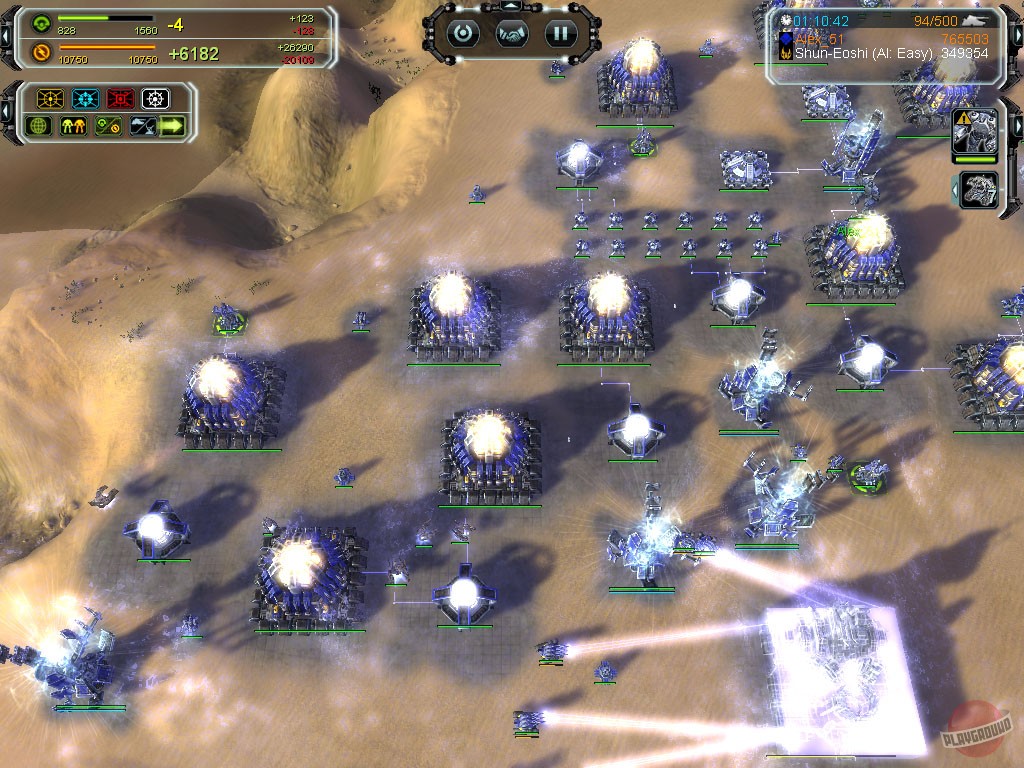
Task: Select the idle engineers avatar button
Action: [x=978, y=190]
